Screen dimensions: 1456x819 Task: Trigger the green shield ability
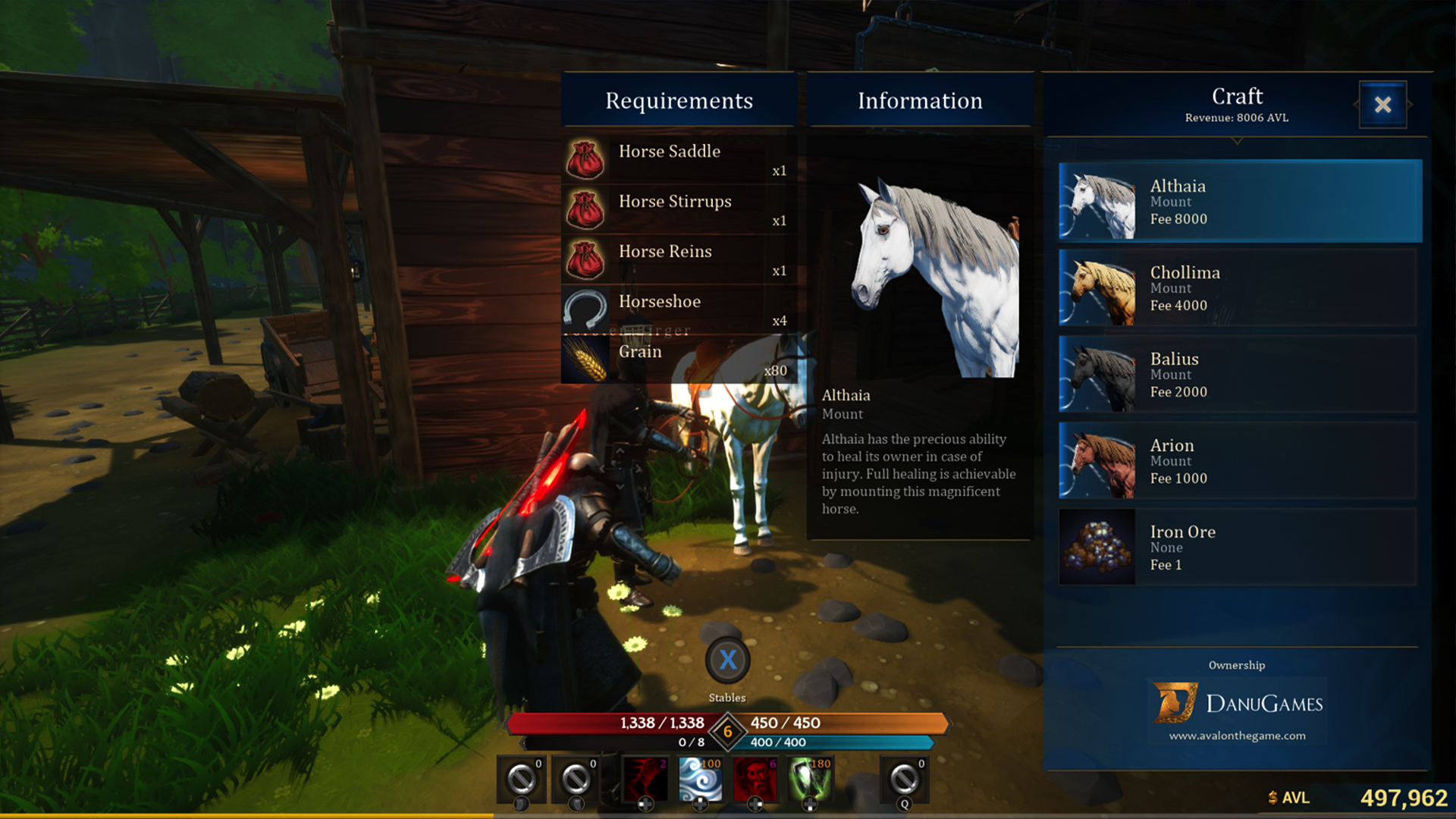tap(810, 779)
